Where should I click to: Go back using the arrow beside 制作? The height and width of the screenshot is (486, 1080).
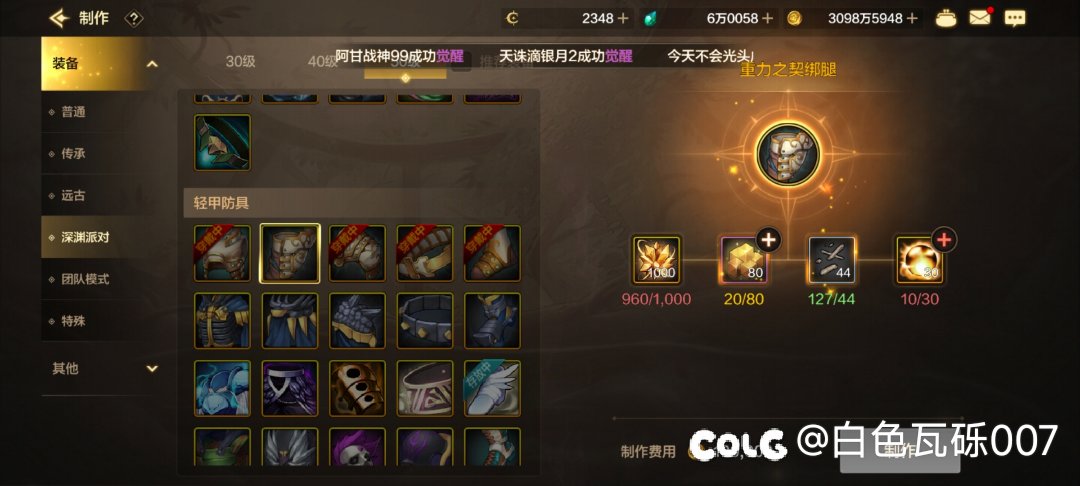[58, 18]
